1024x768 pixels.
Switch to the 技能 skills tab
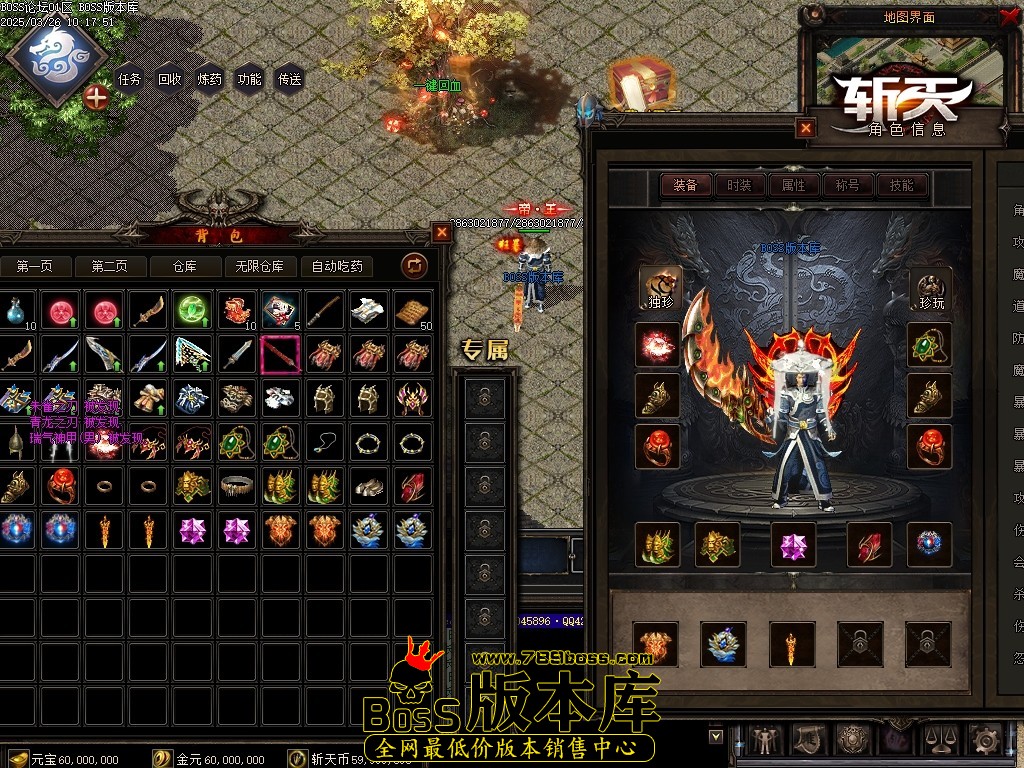pos(902,185)
